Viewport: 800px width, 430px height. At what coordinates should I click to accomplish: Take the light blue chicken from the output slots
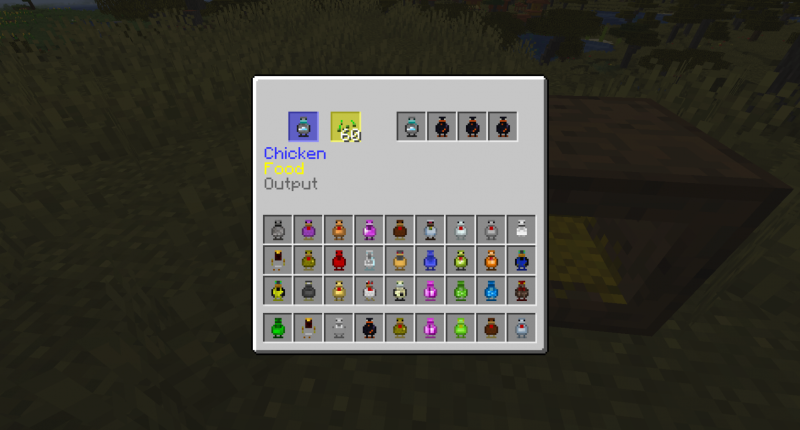click(x=412, y=126)
